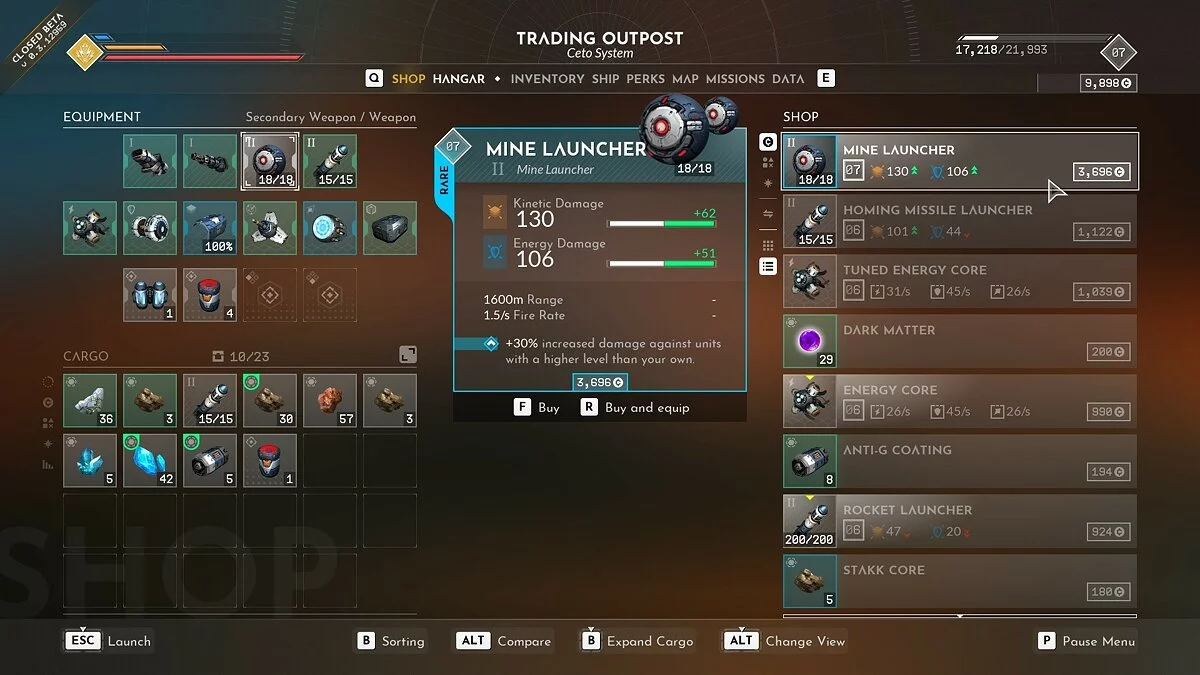
Task: Select Mine Launcher shop listing
Action: pos(958,161)
